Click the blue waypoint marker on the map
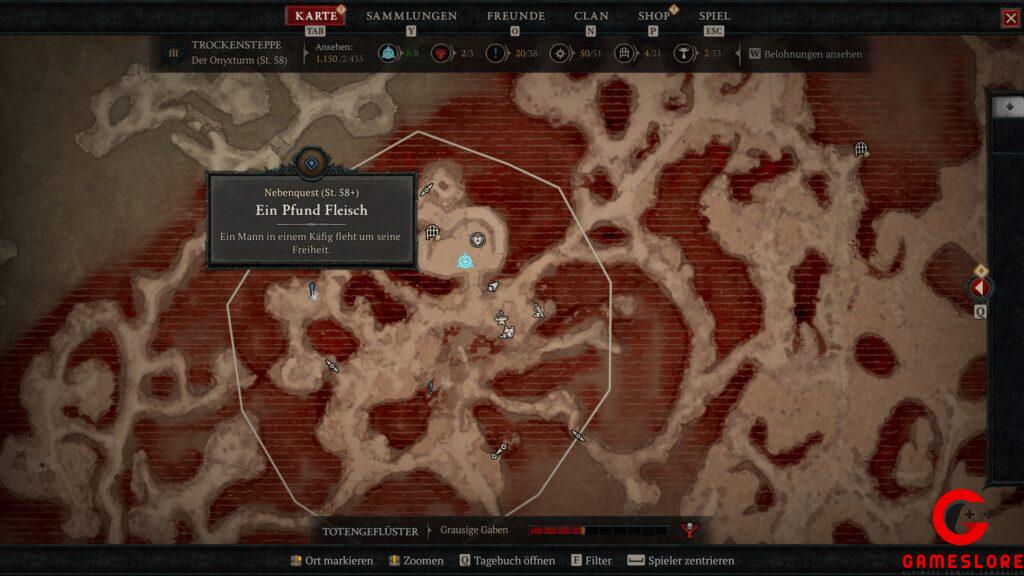Screen dimensions: 1024x576 click(464, 262)
